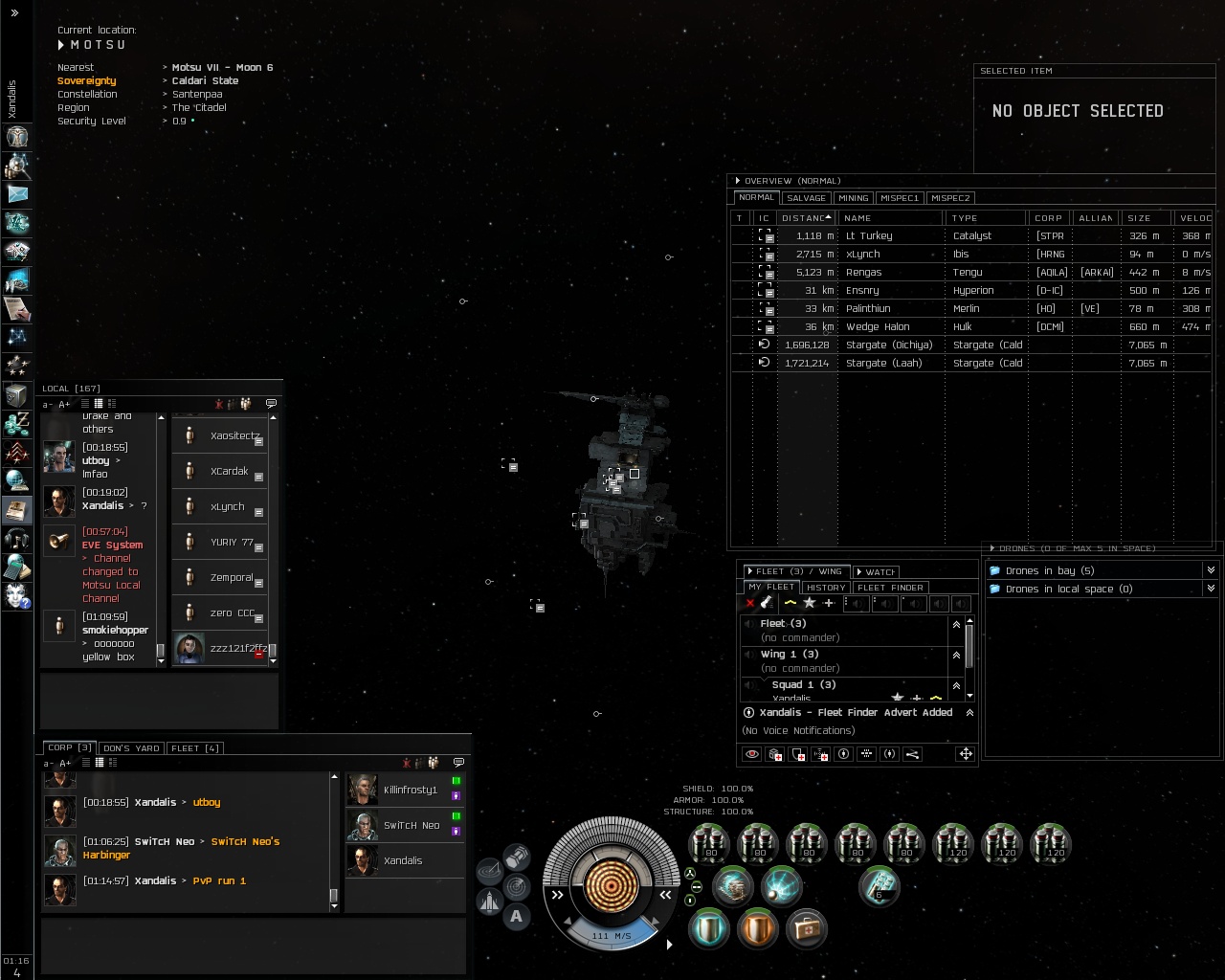The image size is (1225, 980).
Task: Expand the Neocom sidebar arrow
Action: click(x=14, y=12)
